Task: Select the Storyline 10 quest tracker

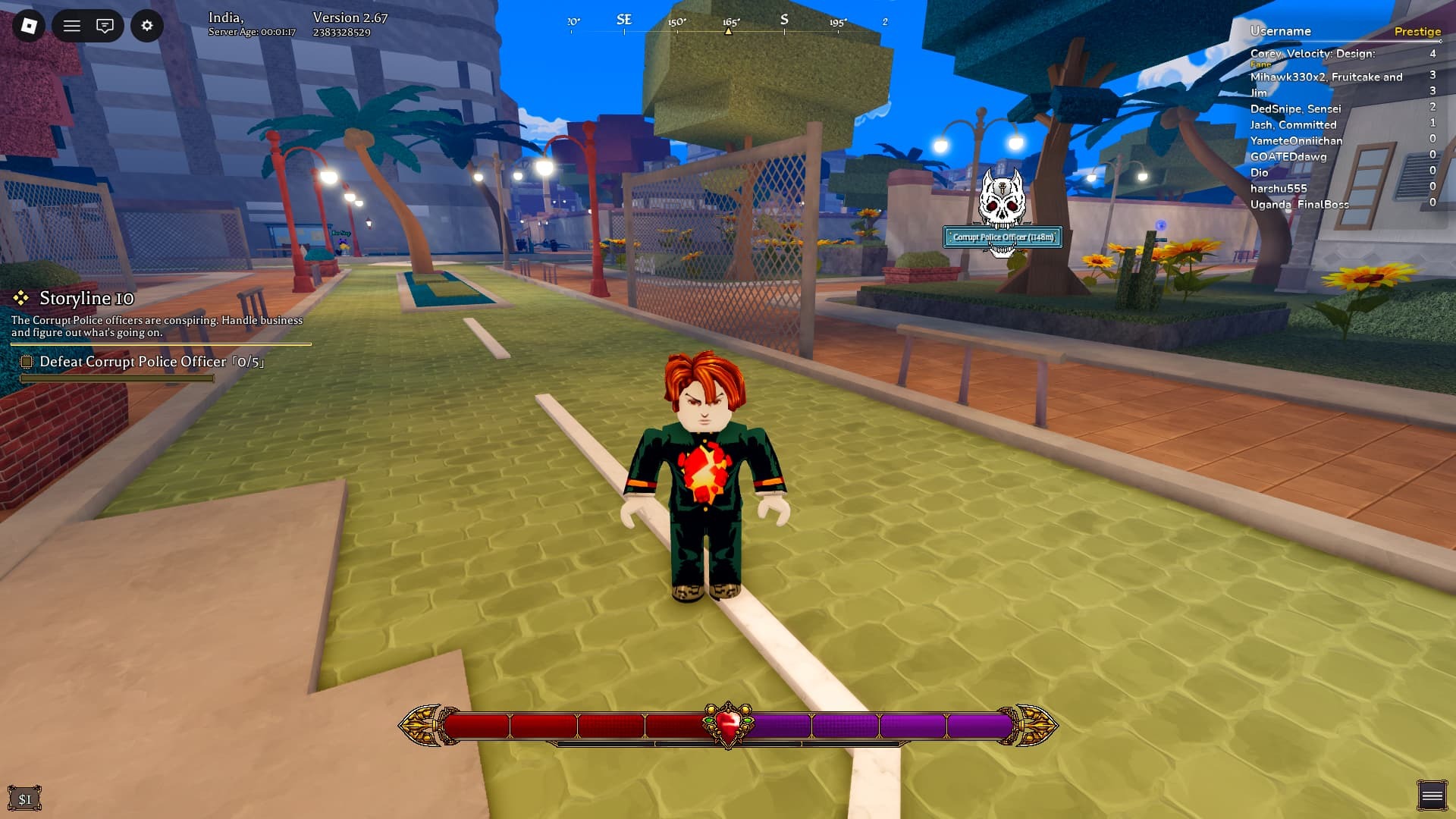Action: click(86, 298)
